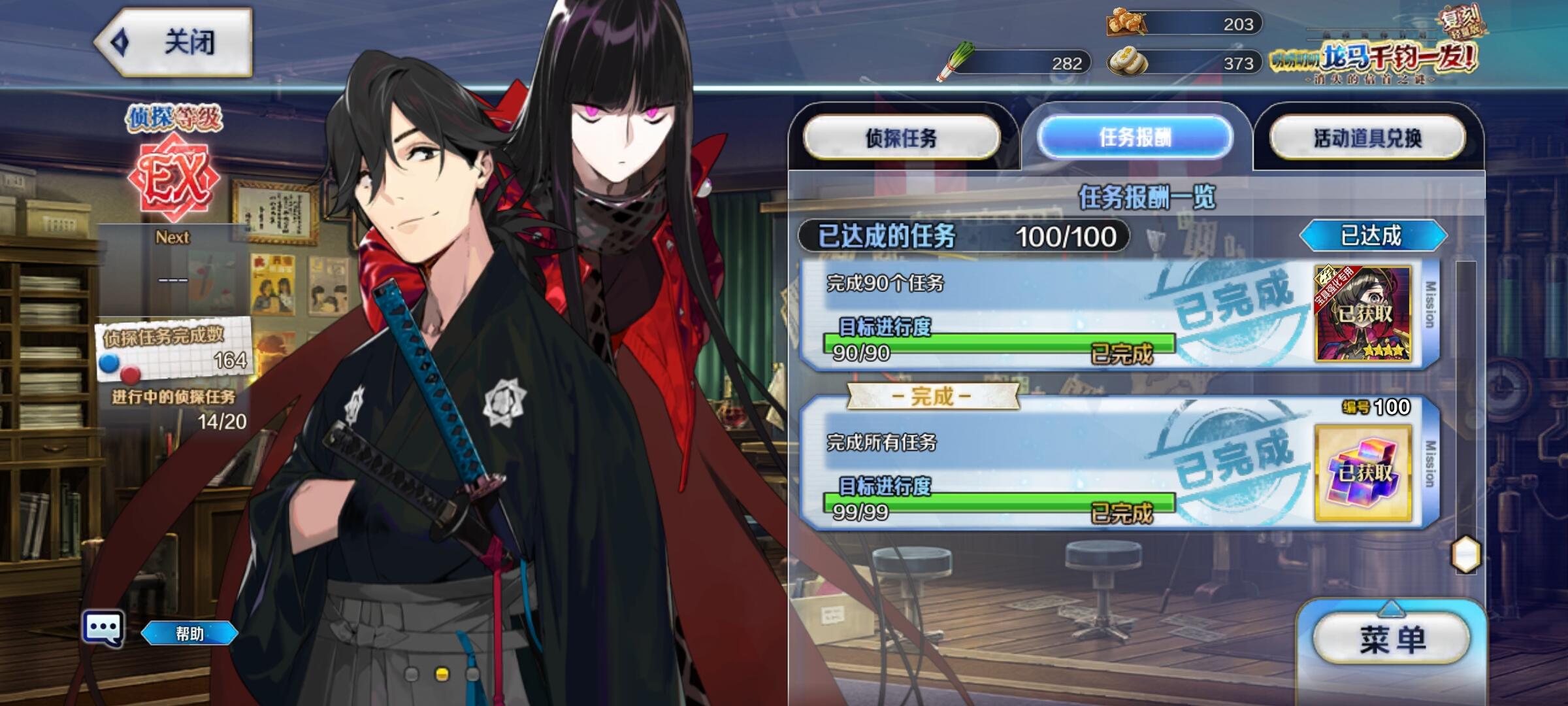Open the speech bubble chat icon
This screenshot has height=706, width=1568.
coord(103,629)
